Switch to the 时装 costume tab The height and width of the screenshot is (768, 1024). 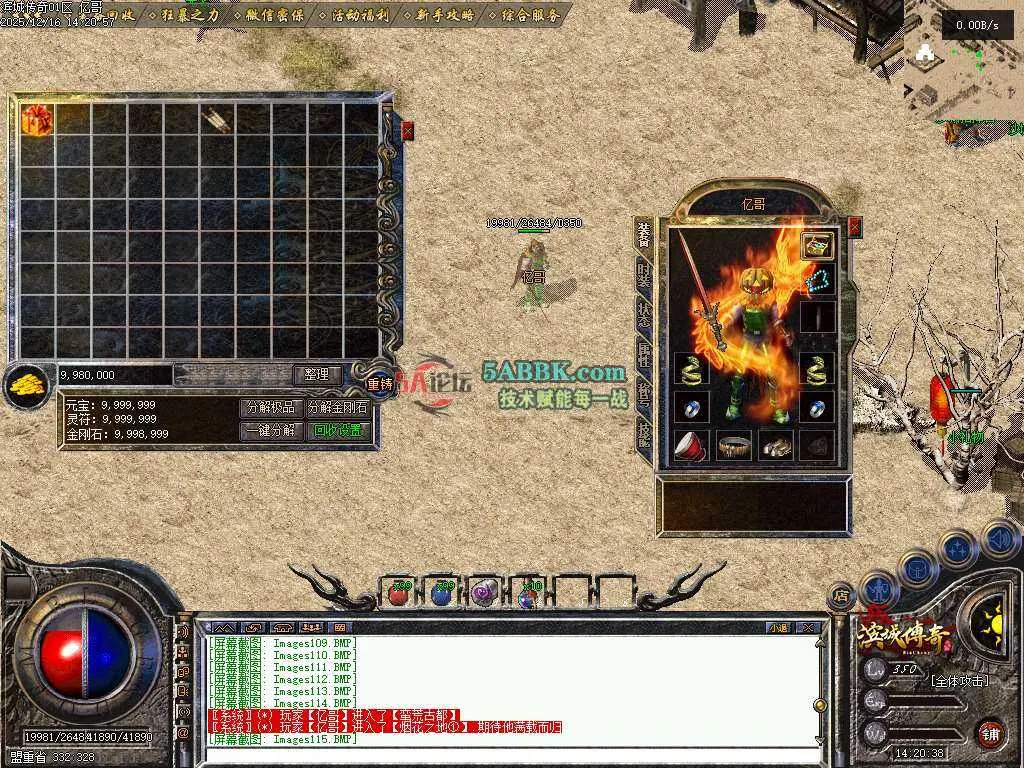pyautogui.click(x=645, y=273)
